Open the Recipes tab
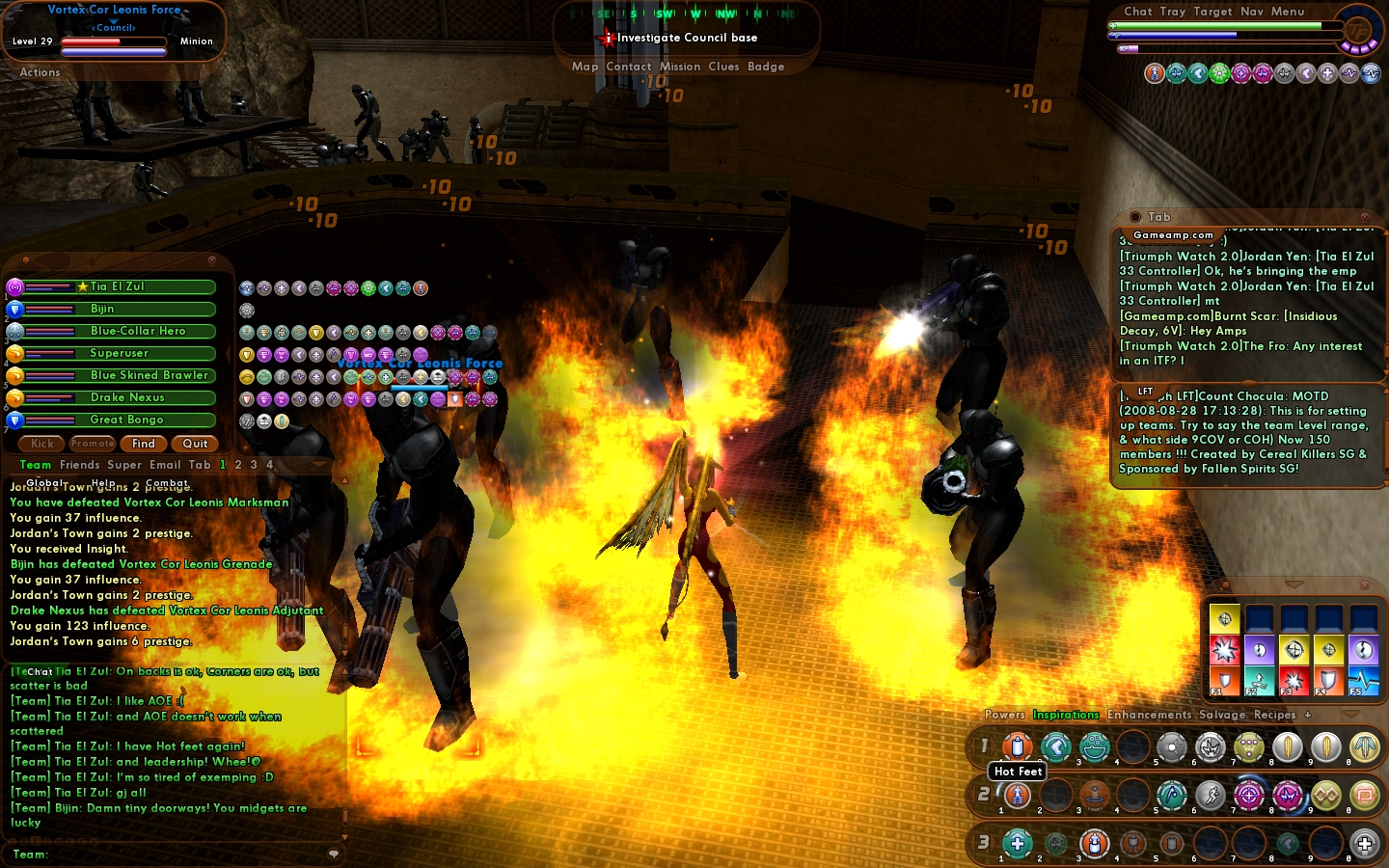Image resolution: width=1389 pixels, height=868 pixels. (x=1274, y=715)
